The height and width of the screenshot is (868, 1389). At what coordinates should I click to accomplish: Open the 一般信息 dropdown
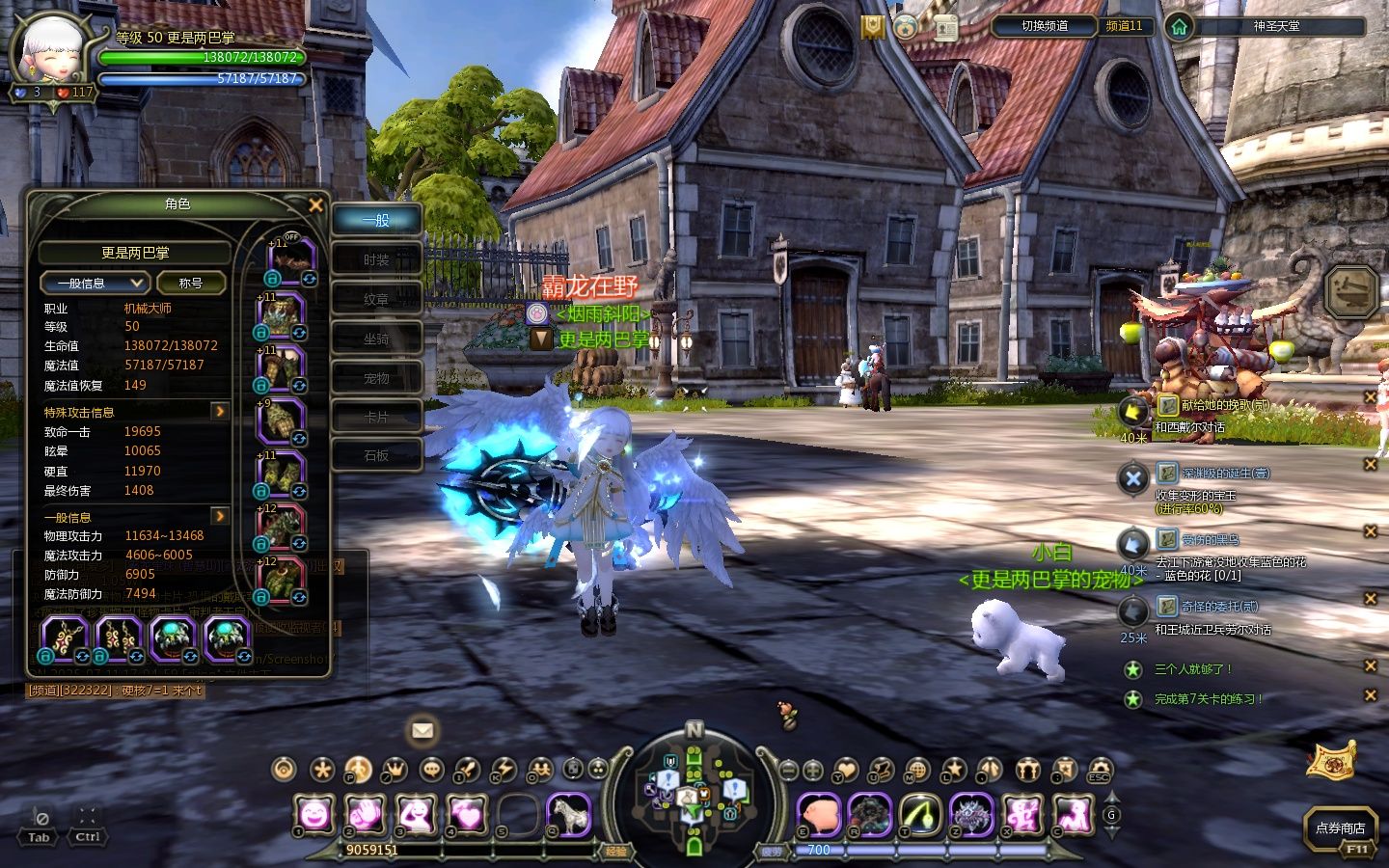pos(94,283)
